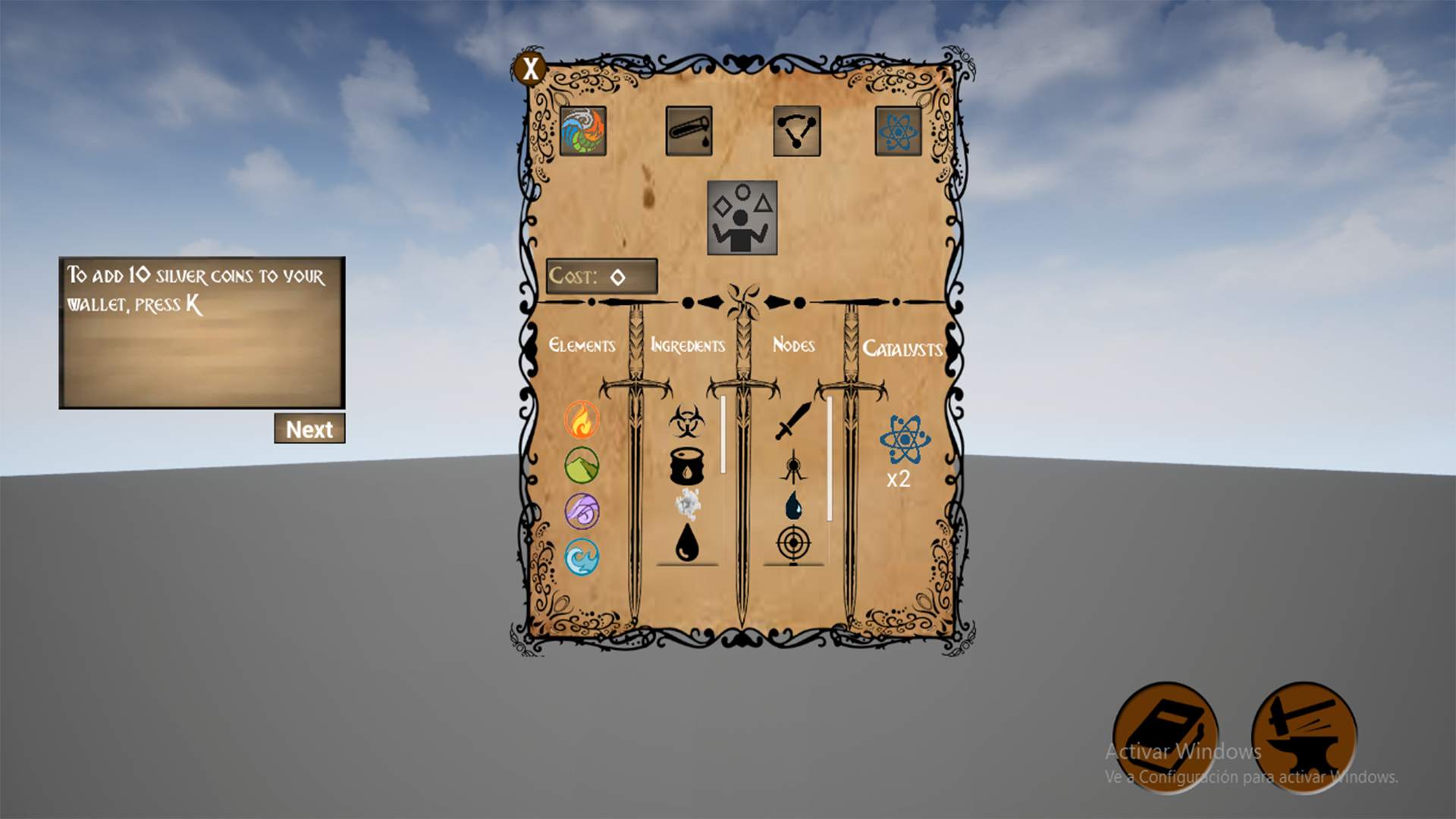Toggle the water element
Screen dimensions: 1456x819
pos(582,554)
